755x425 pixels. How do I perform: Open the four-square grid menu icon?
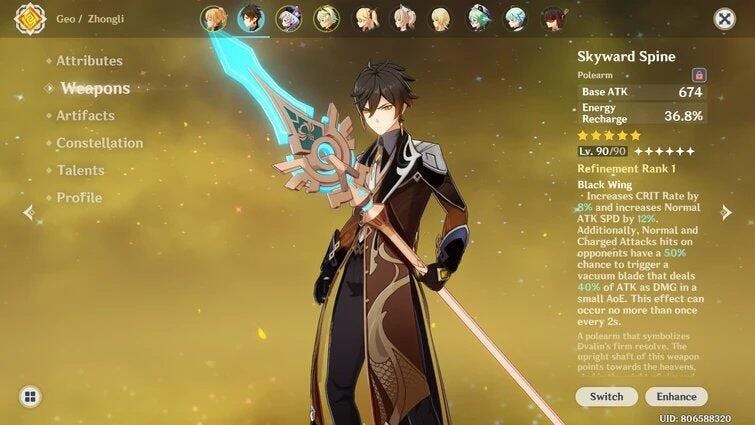[30, 397]
